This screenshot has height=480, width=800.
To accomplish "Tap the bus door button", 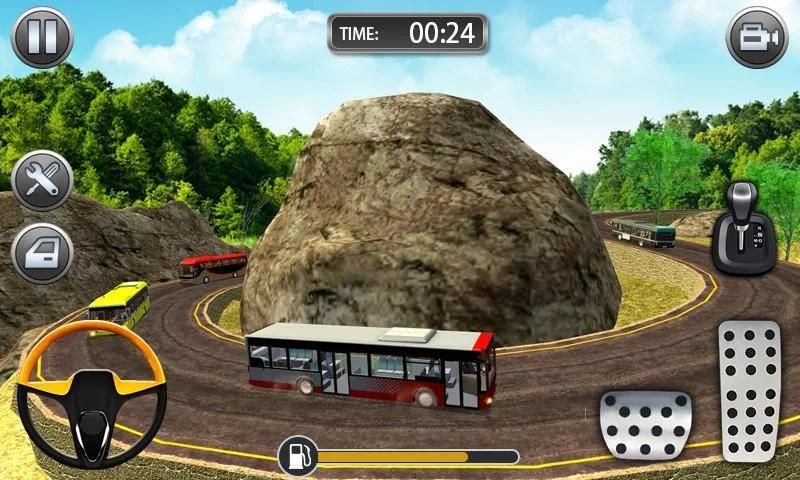I will (x=42, y=252).
